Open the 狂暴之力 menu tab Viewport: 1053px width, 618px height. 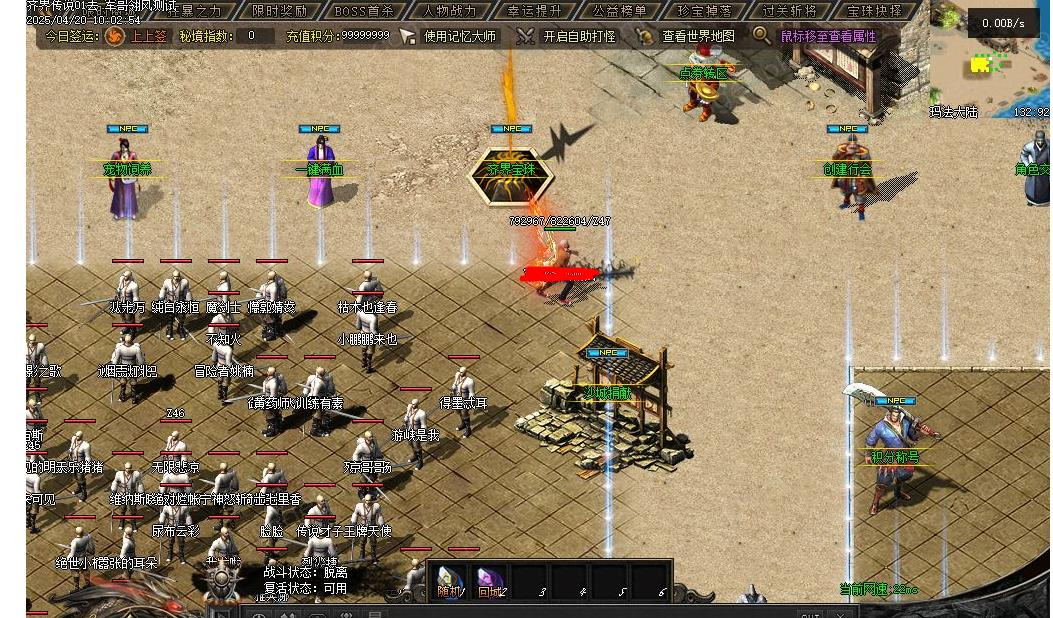194,11
